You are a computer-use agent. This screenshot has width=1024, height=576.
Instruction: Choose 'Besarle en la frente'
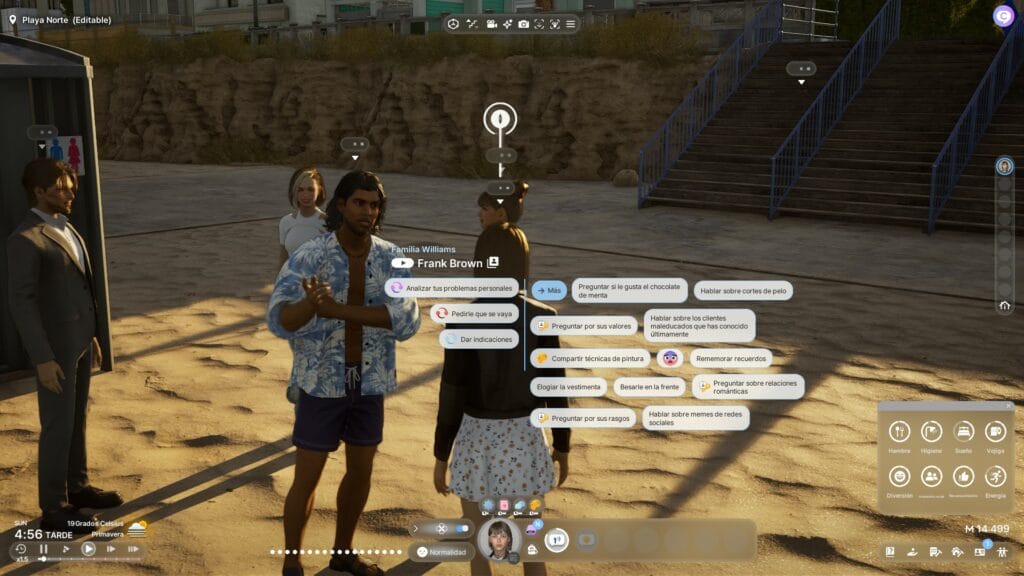point(649,387)
